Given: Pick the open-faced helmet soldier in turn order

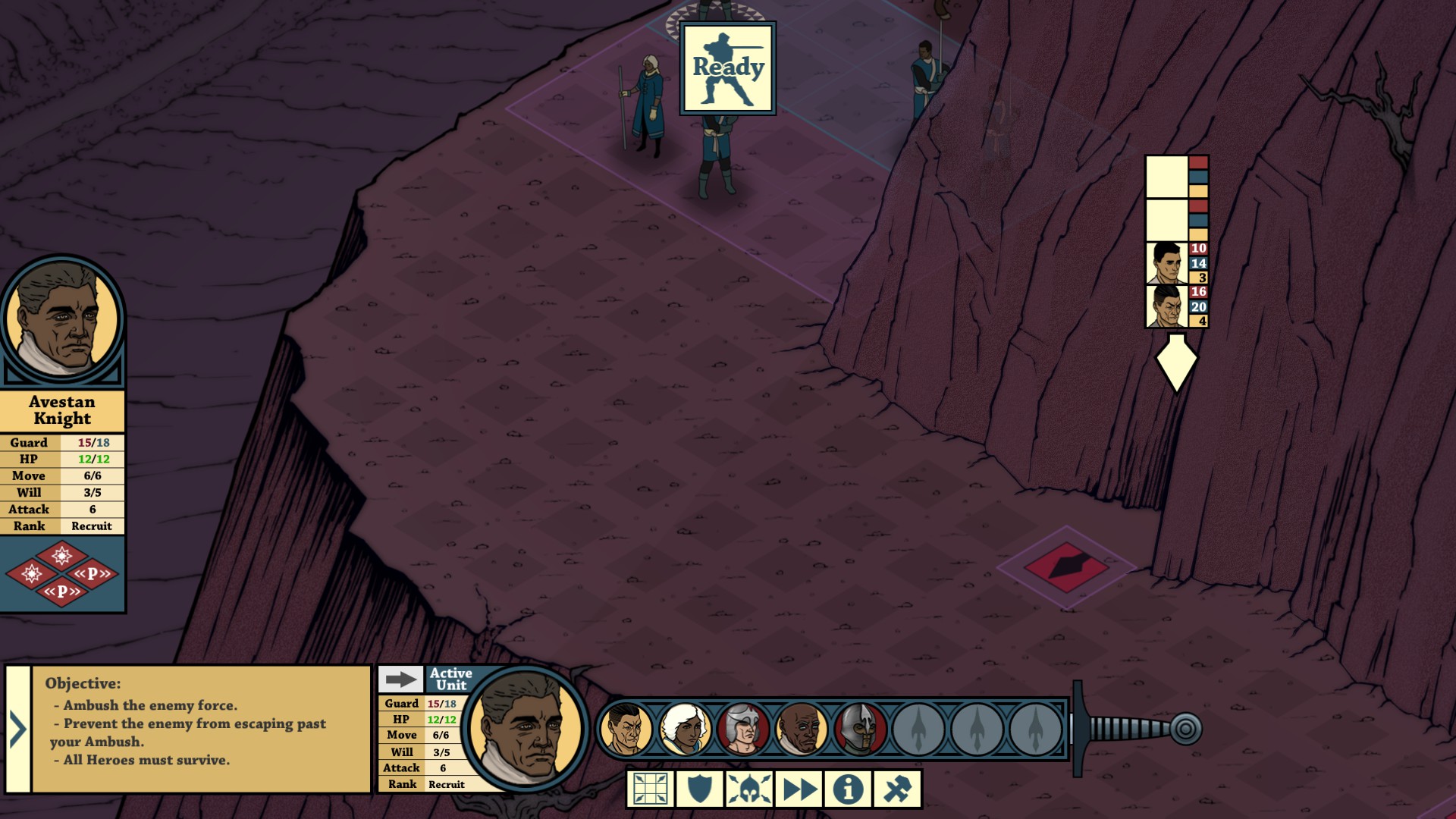Looking at the screenshot, I should pos(742,730).
